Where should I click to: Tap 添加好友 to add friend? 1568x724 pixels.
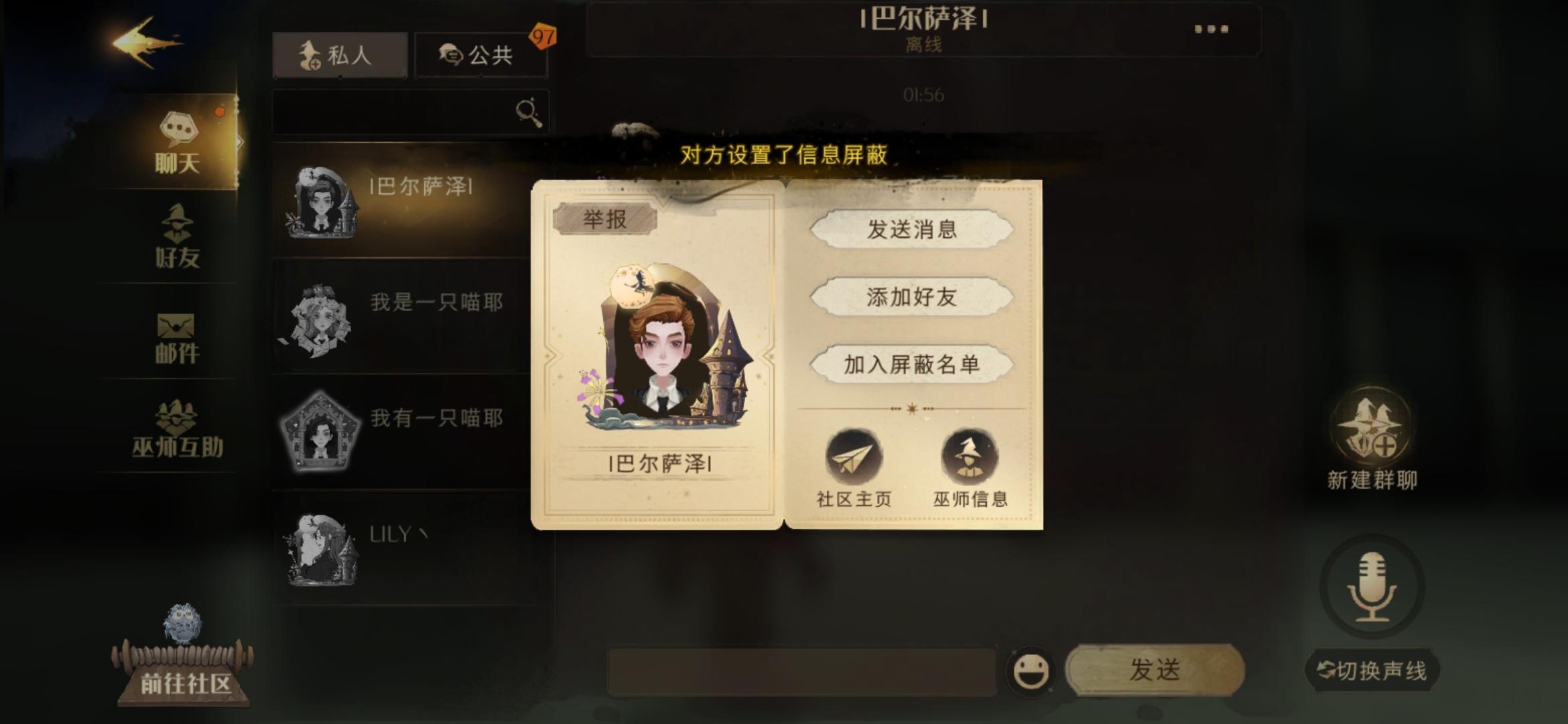click(x=911, y=299)
